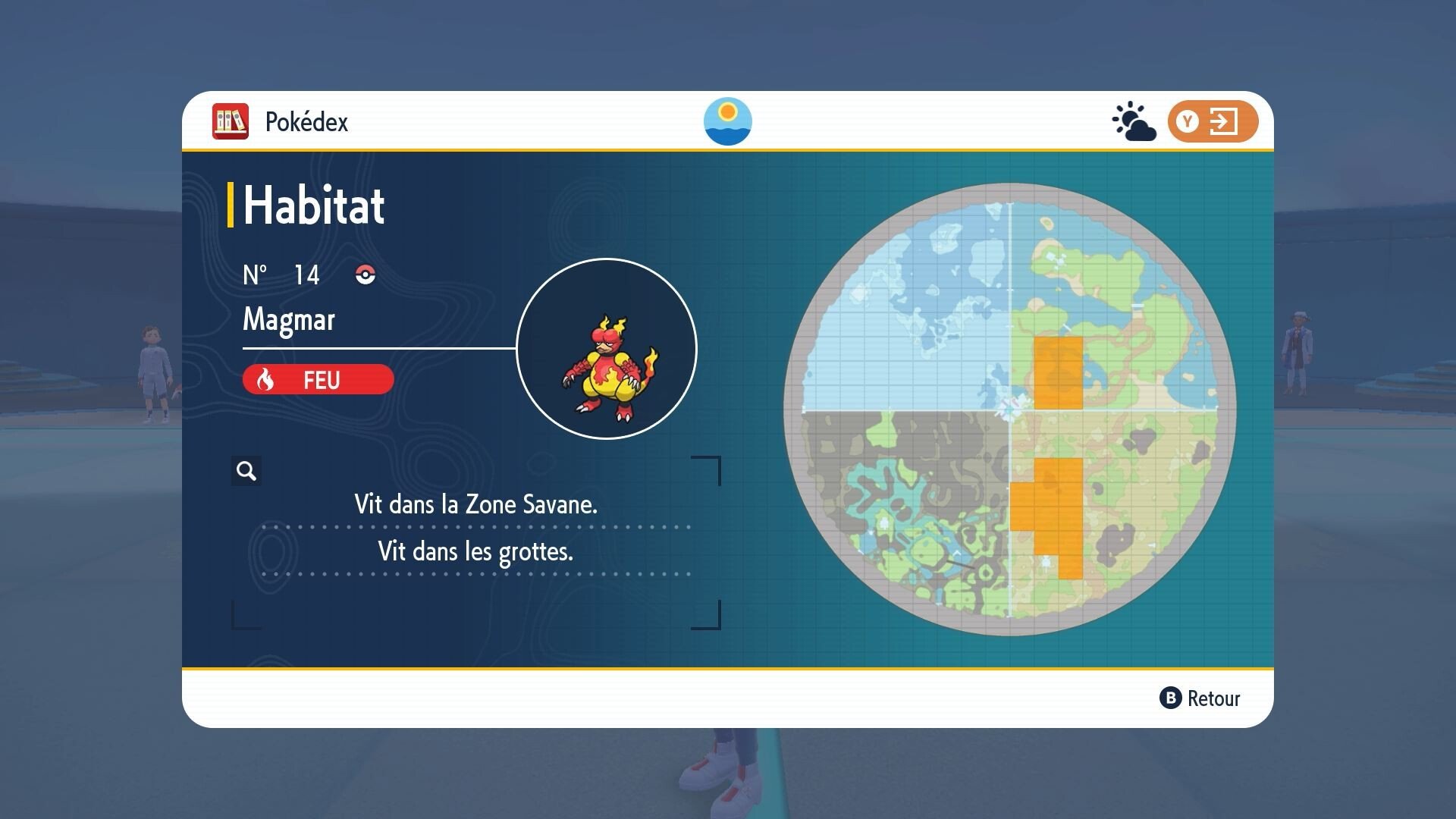Open the Pokédex title bar menu
The height and width of the screenshot is (819, 1456).
coord(306,121)
